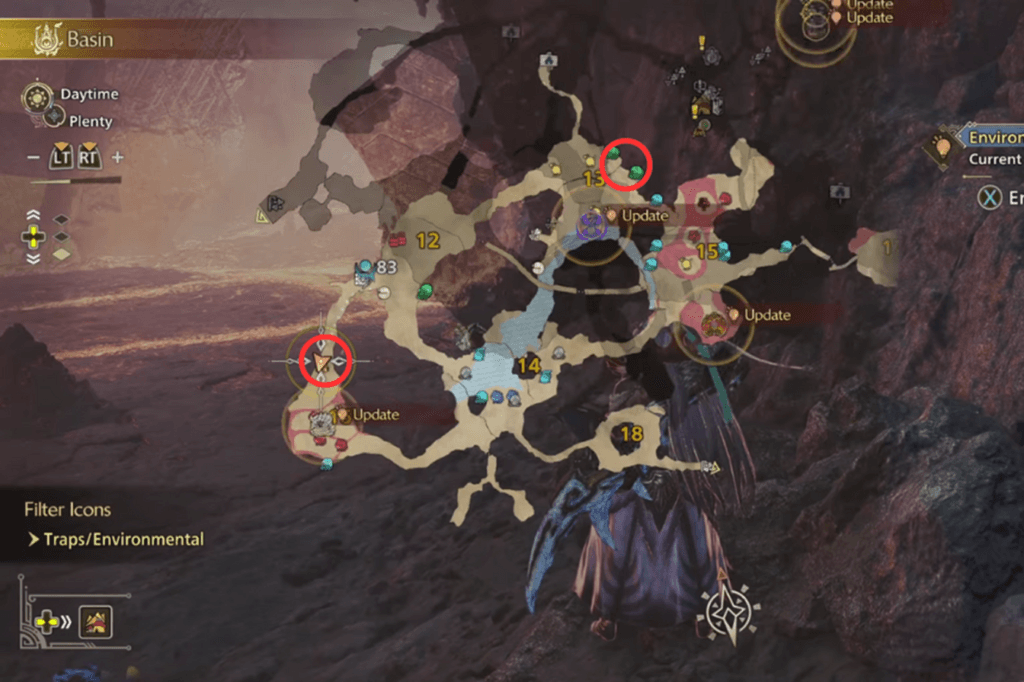This screenshot has width=1024, height=682.
Task: Zoom in with the plus button
Action: pos(117,157)
